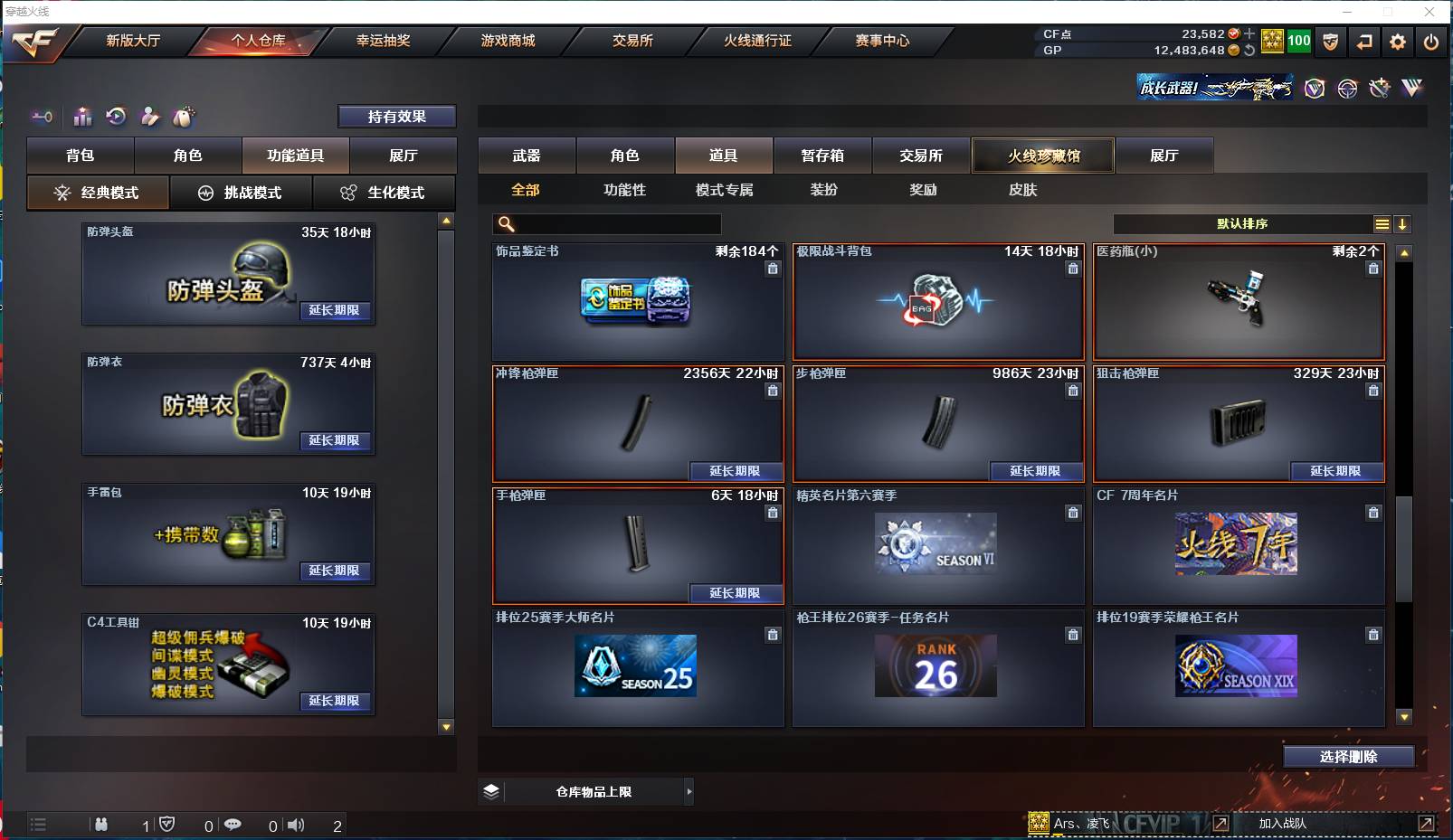Toggle the descending sort arrow next to 默认排序
1453x840 pixels.
tap(1403, 223)
